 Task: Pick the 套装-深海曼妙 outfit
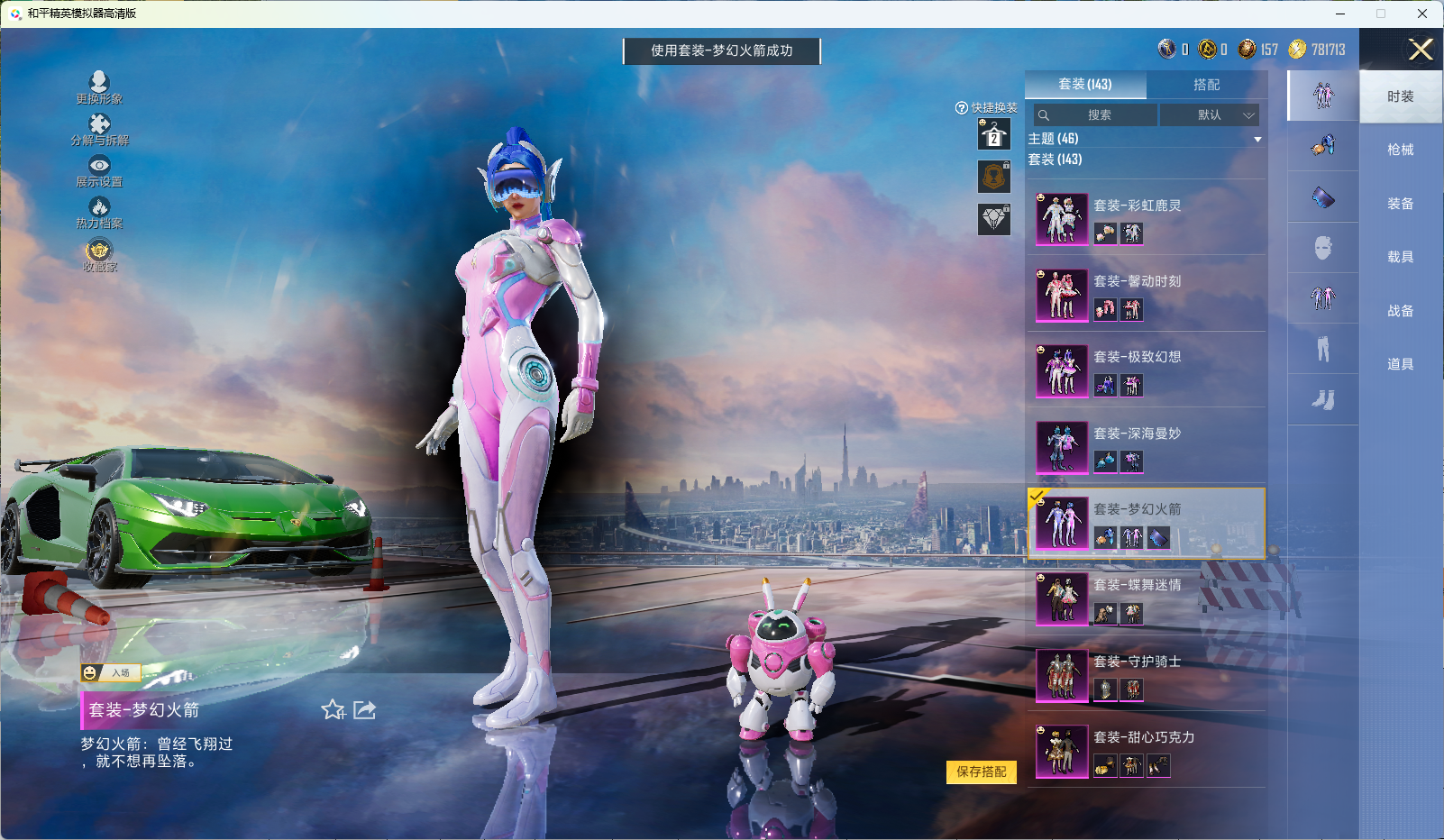click(1146, 446)
